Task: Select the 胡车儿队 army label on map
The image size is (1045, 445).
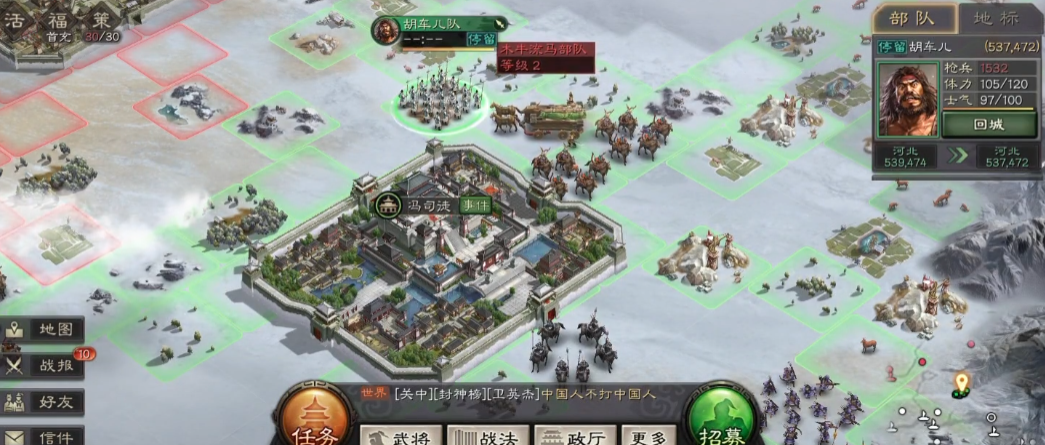Action: [x=437, y=24]
